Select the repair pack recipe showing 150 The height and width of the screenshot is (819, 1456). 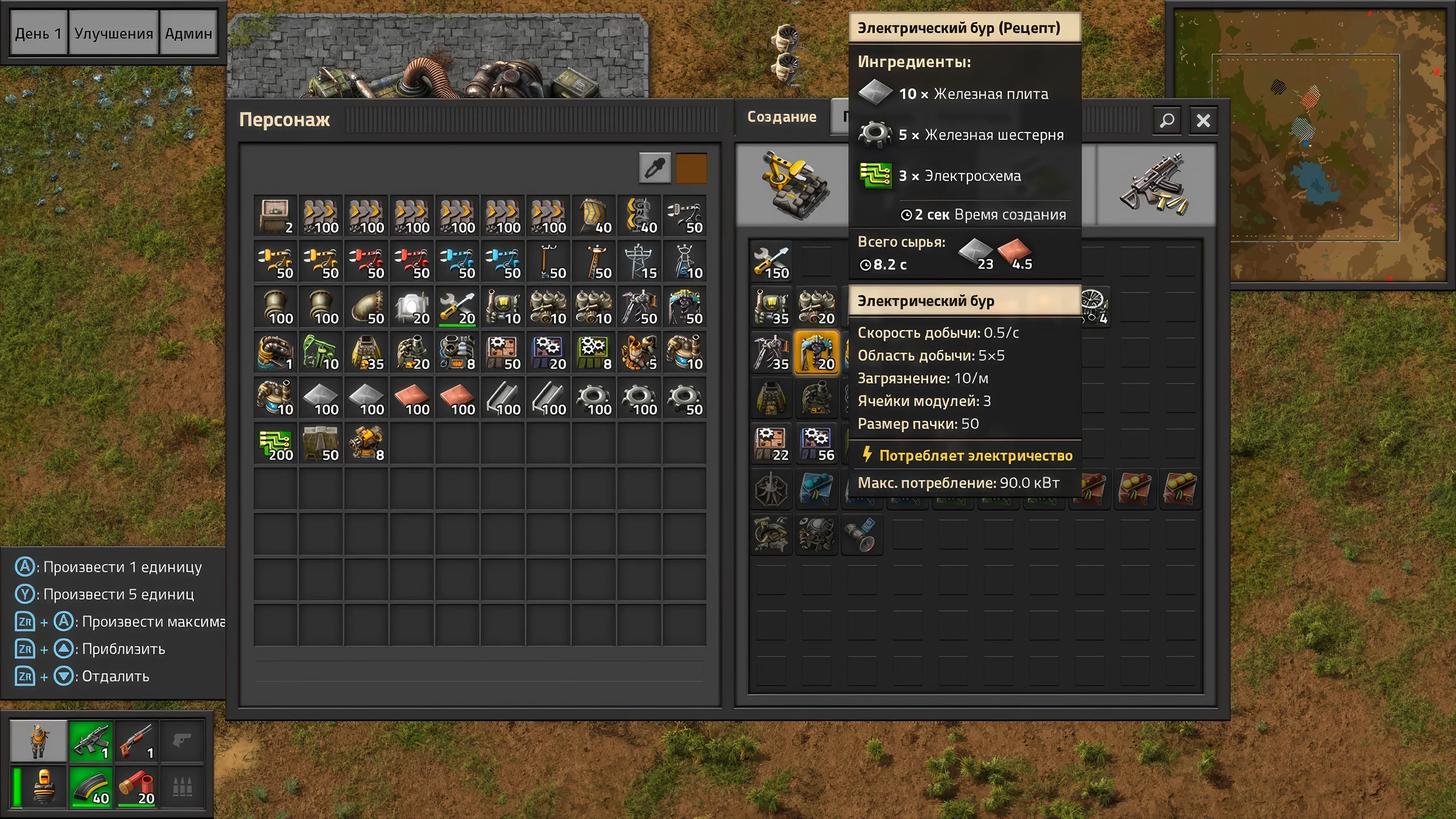click(x=771, y=262)
